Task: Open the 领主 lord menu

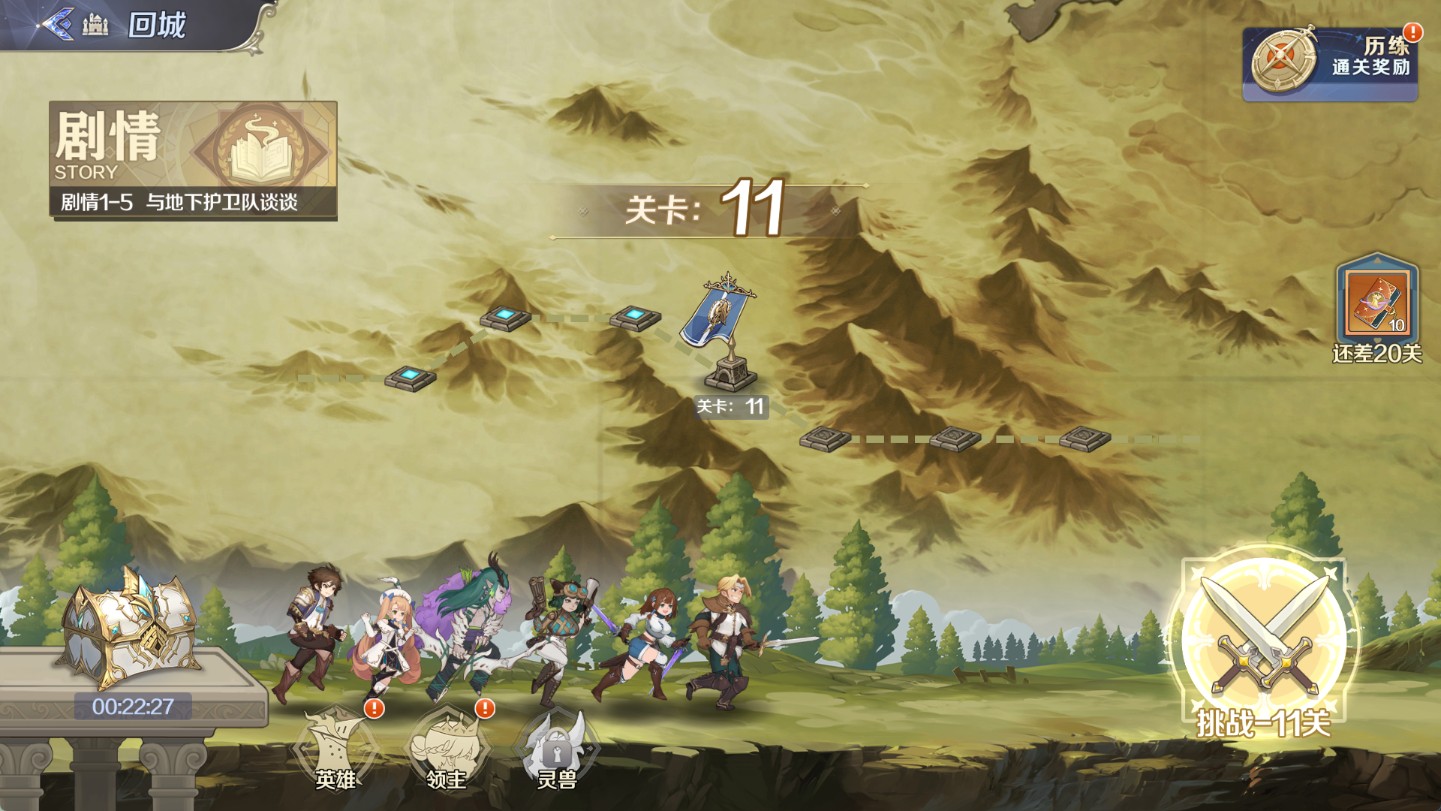Action: 446,750
